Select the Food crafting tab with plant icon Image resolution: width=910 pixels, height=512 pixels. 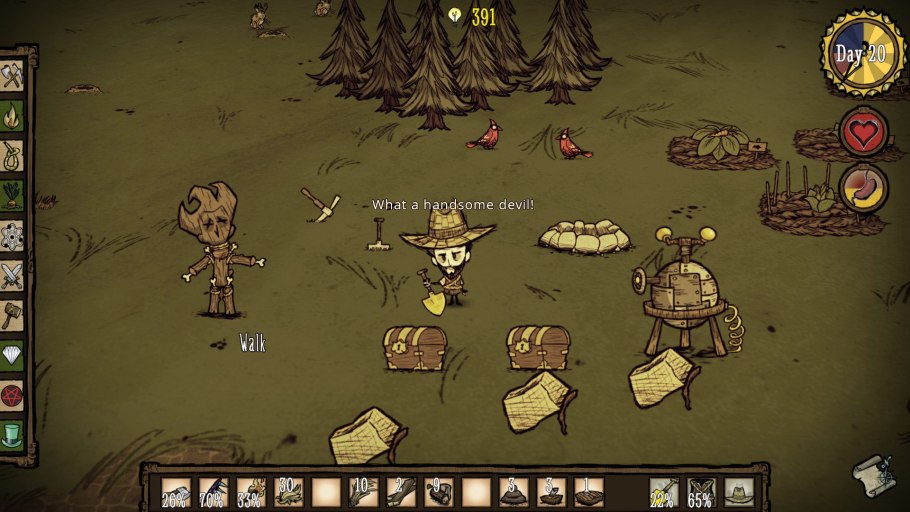point(12,195)
